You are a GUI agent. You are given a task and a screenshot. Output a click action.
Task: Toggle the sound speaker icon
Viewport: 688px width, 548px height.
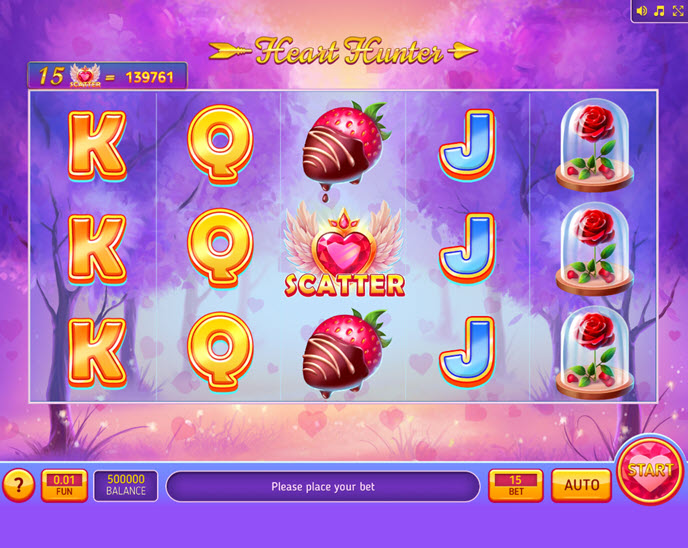[642, 11]
